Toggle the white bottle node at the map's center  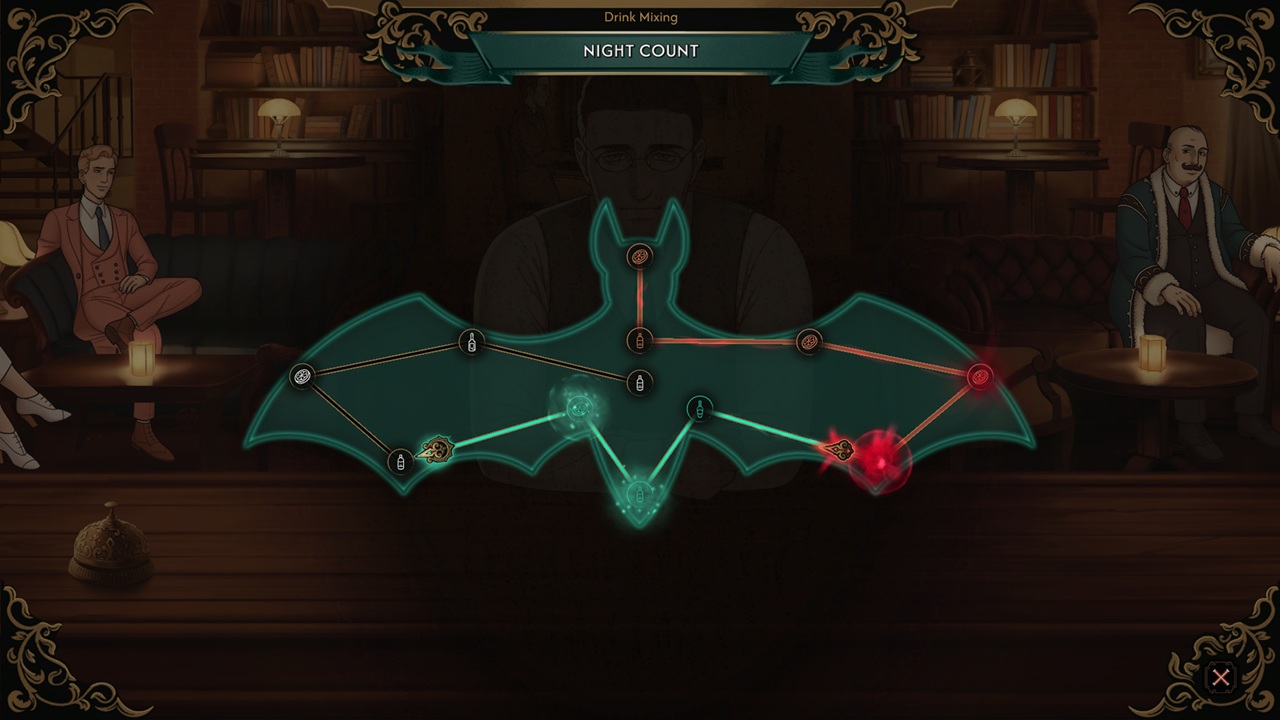pyautogui.click(x=639, y=382)
